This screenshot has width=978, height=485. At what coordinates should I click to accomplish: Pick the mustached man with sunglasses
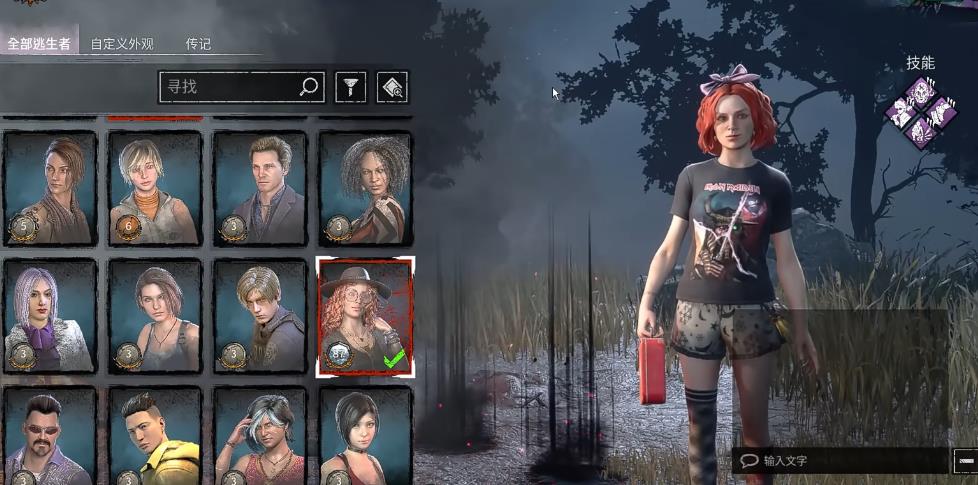(50, 436)
